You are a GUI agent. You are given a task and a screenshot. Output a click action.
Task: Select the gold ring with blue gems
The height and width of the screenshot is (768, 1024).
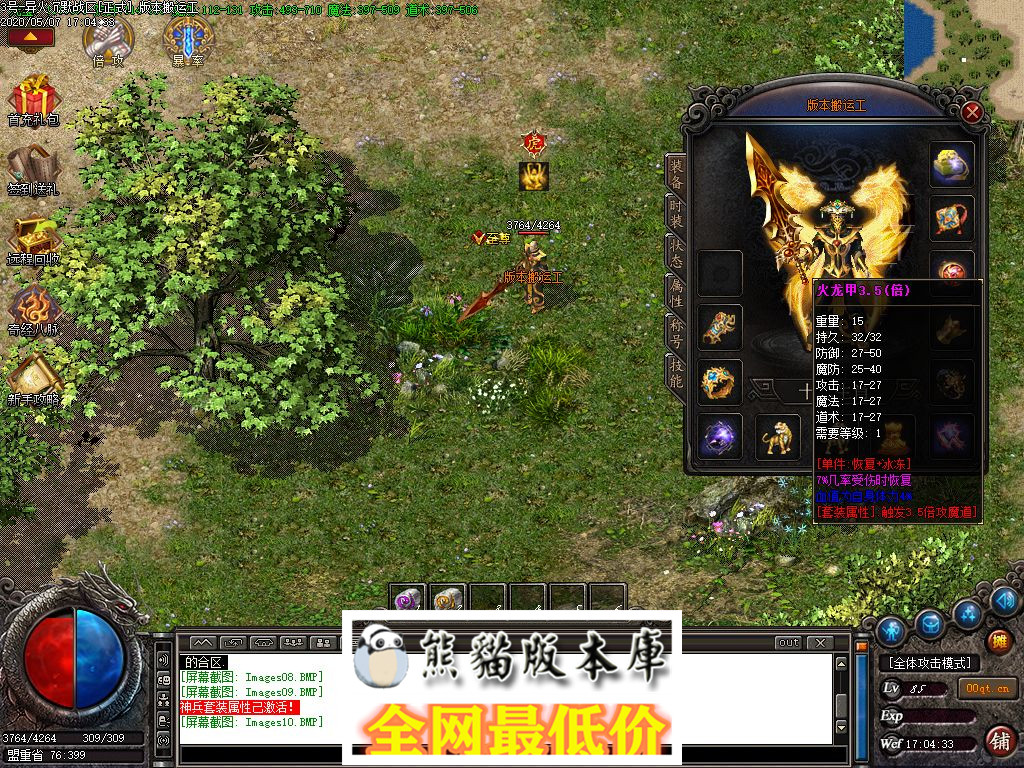[x=719, y=382]
